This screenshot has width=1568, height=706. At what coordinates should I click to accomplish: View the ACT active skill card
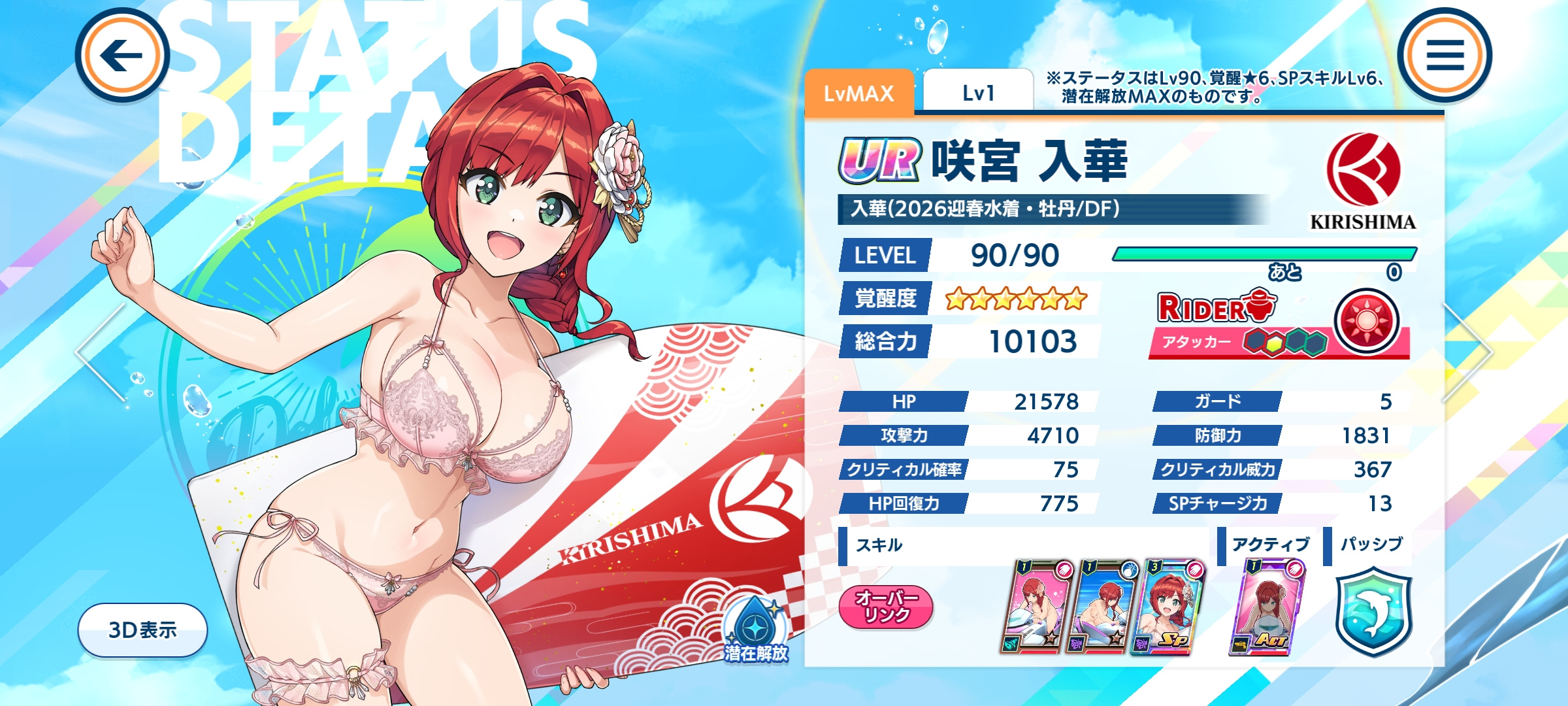1266,607
